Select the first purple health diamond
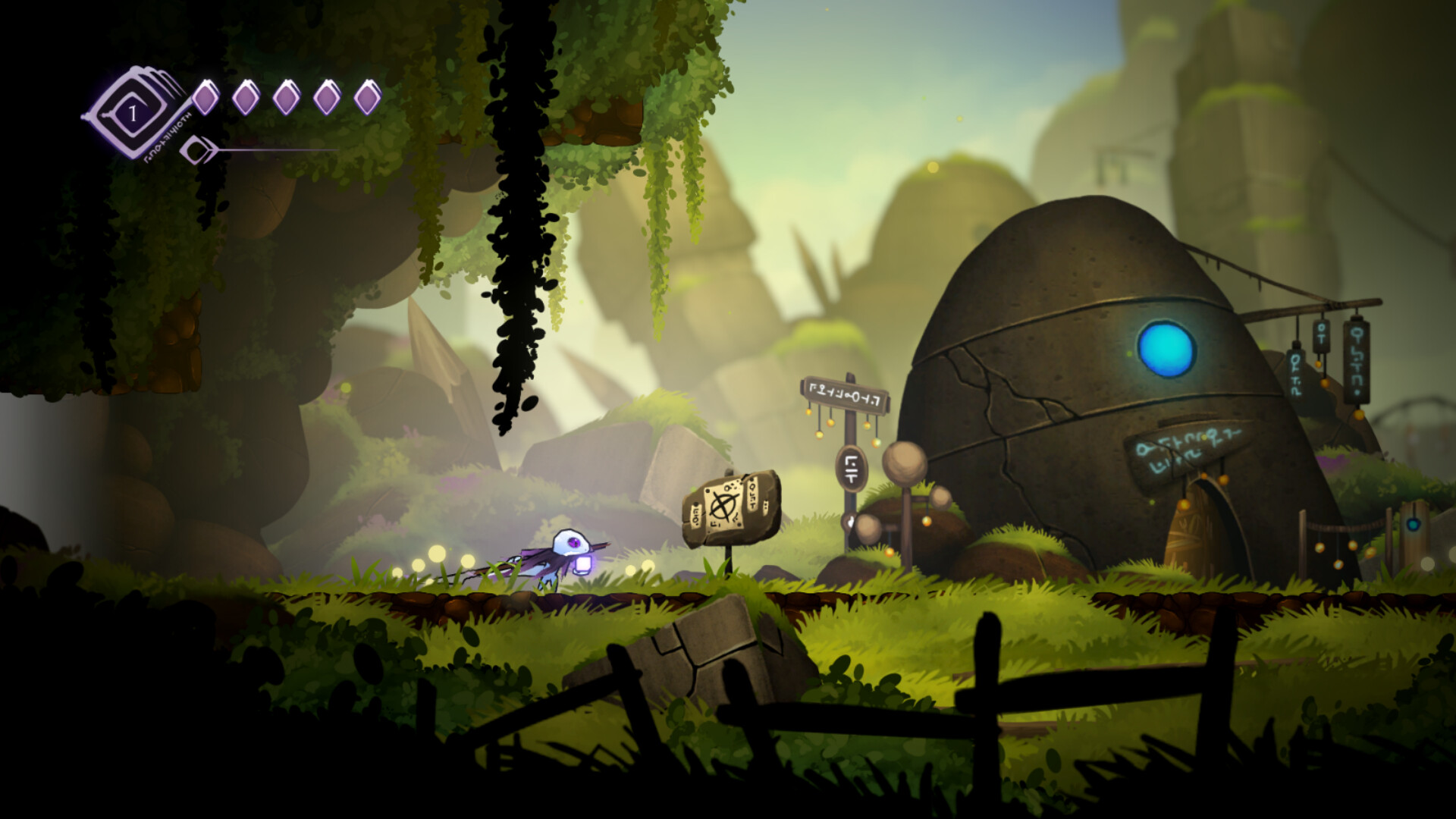 tap(206, 97)
